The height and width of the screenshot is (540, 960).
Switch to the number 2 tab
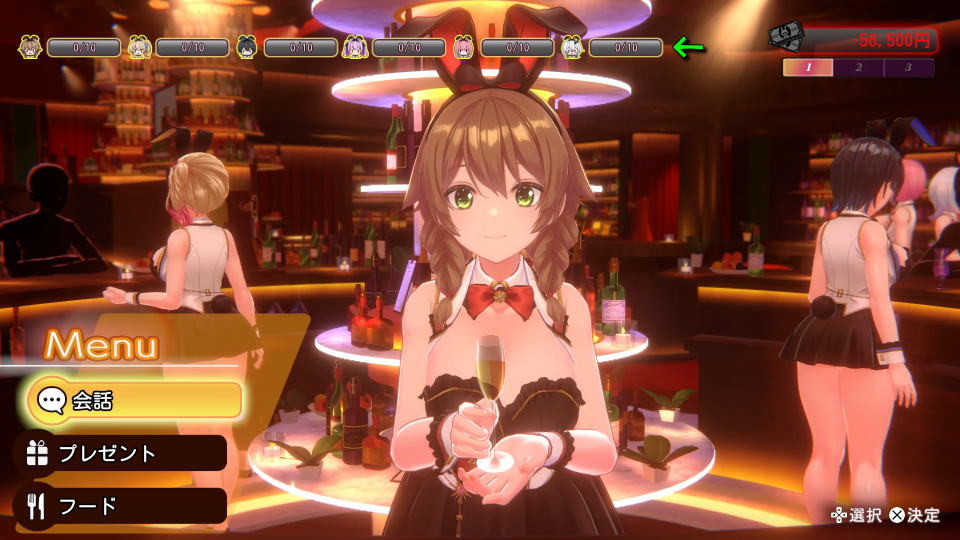pyautogui.click(x=858, y=68)
